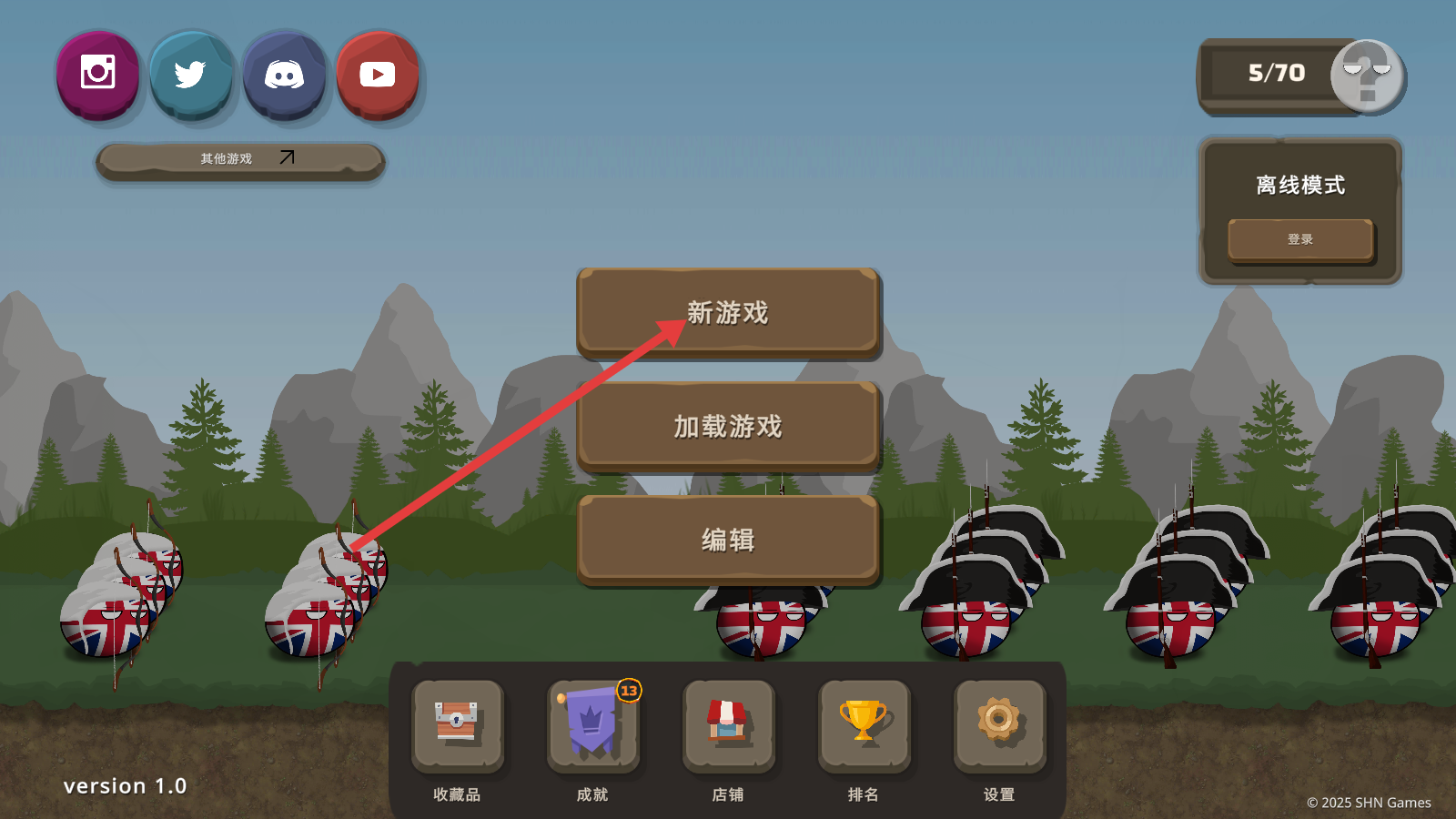The width and height of the screenshot is (1456, 819).
Task: Open the 编辑 editor button
Action: pyautogui.click(x=728, y=539)
